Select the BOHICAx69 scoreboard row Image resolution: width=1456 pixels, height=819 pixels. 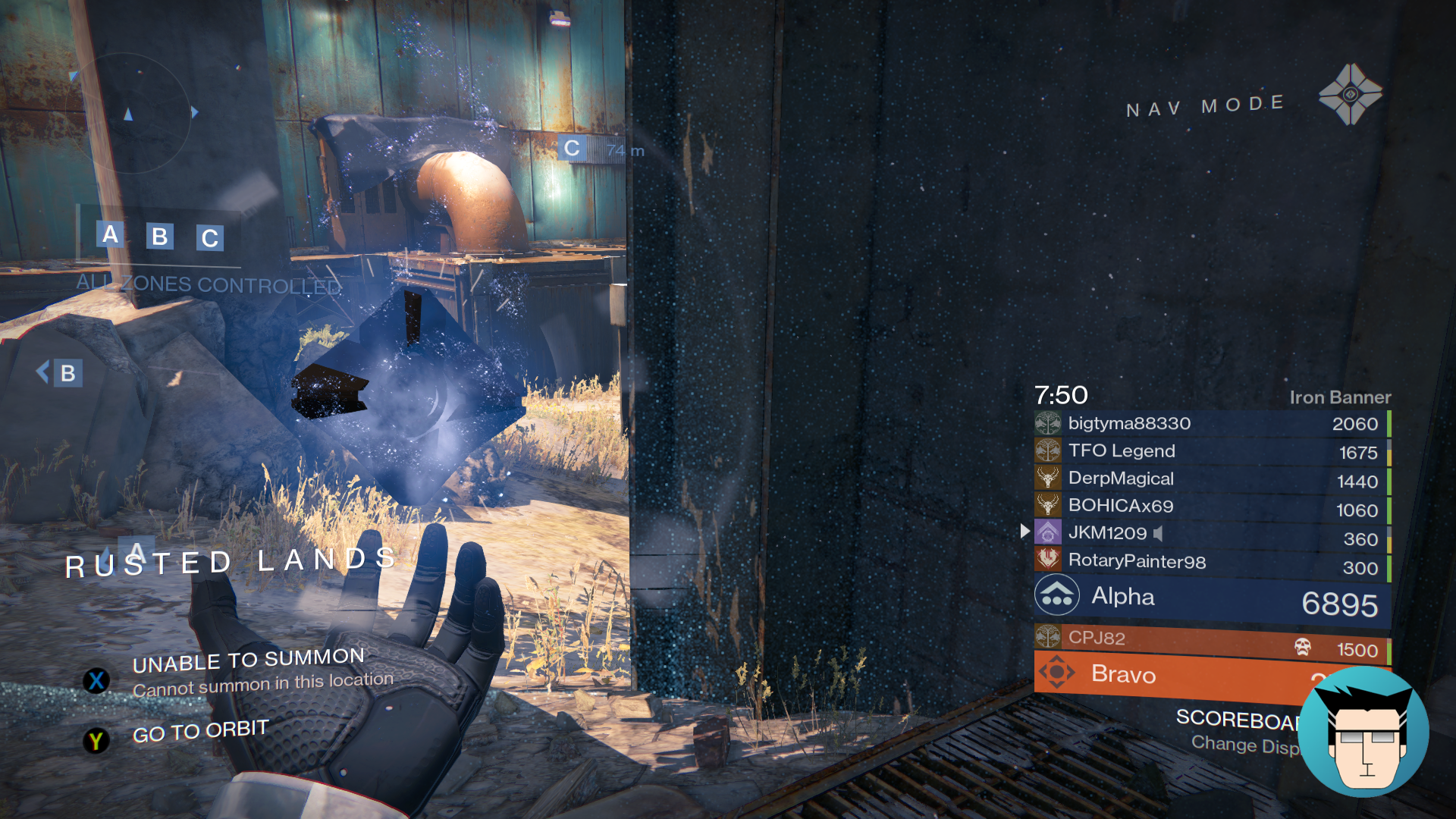pyautogui.click(x=1211, y=506)
